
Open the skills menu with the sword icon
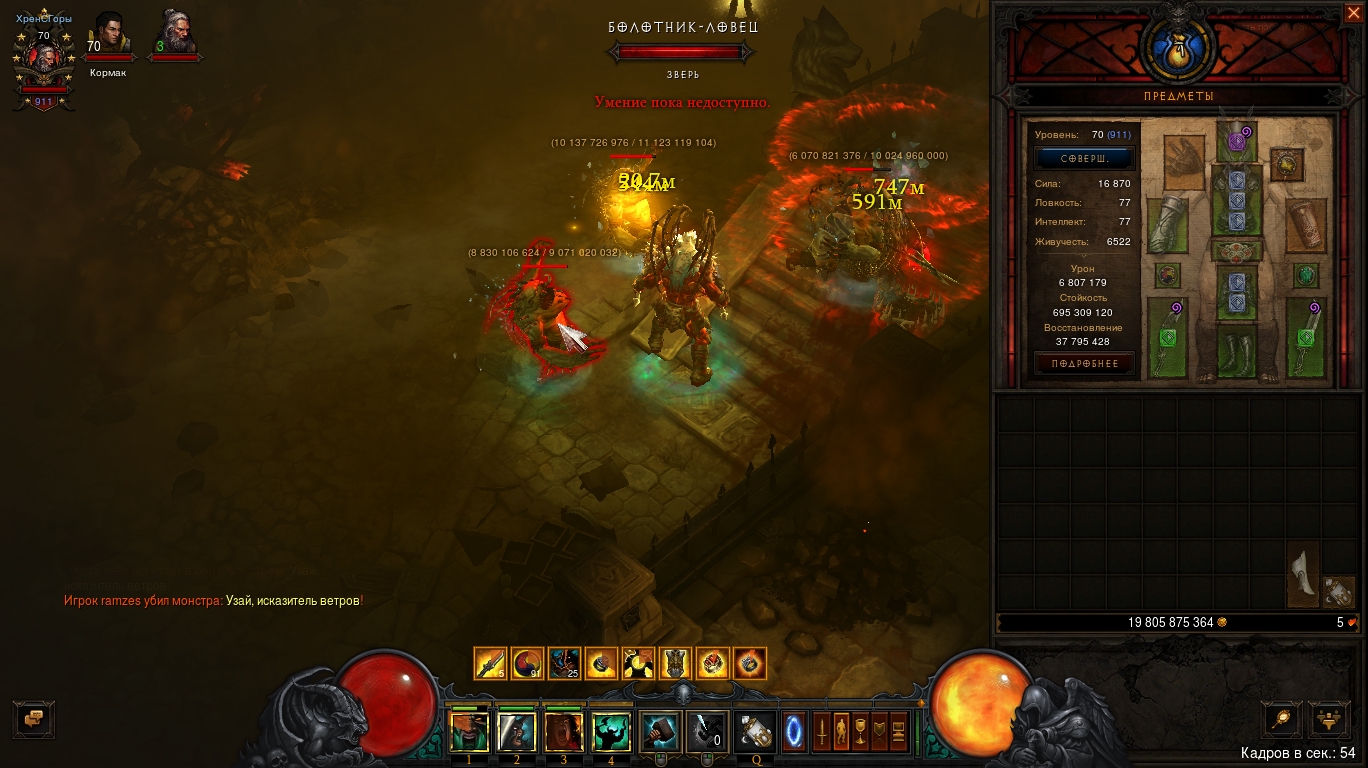[820, 732]
